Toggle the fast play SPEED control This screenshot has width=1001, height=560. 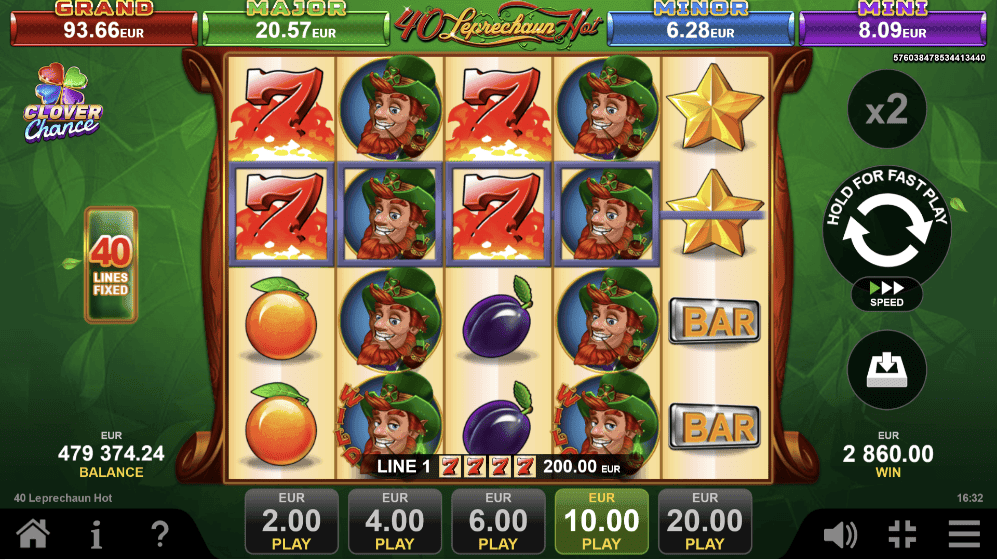(x=886, y=294)
